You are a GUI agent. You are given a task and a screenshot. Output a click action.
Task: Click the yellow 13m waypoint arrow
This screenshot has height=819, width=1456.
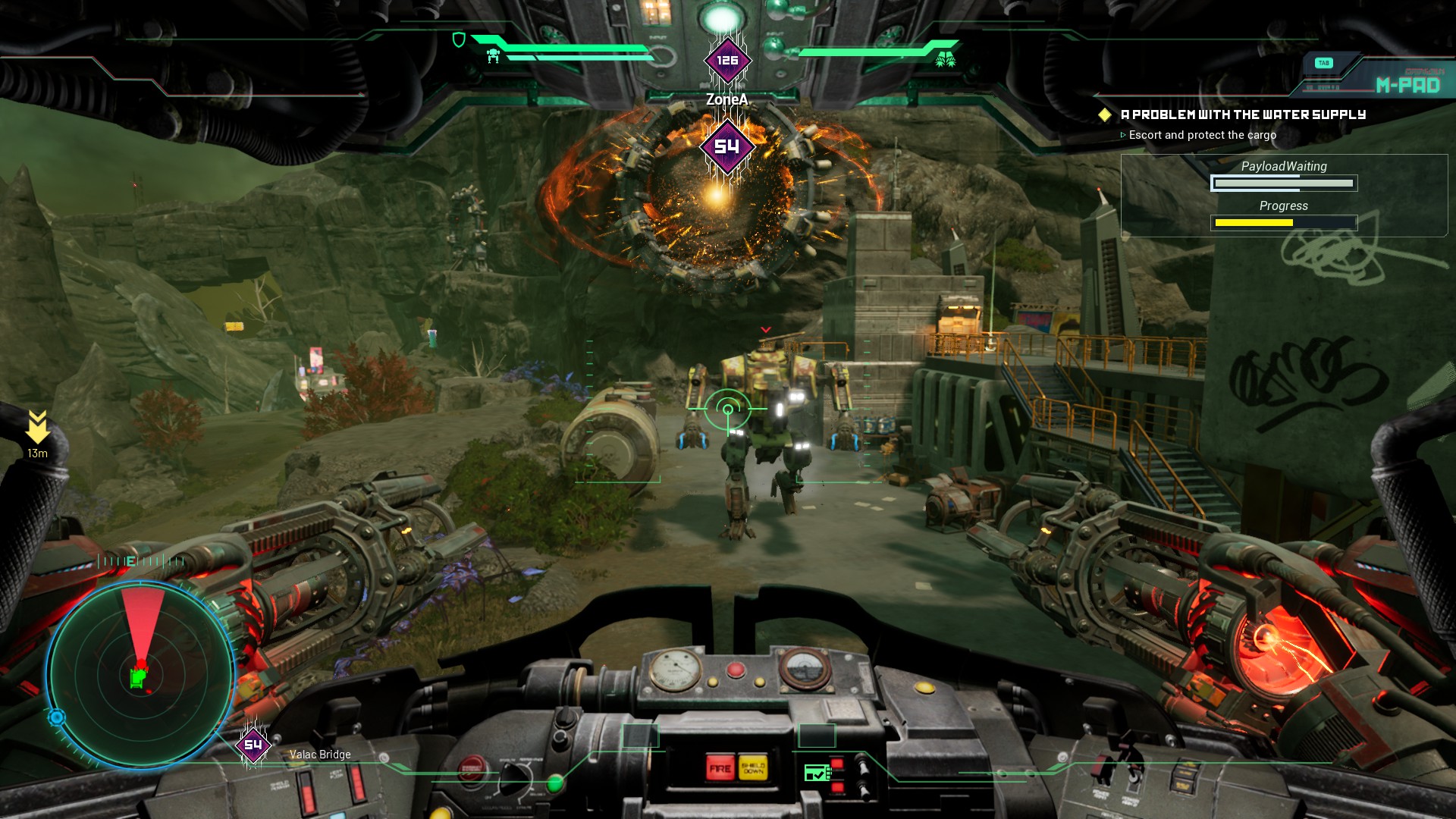coord(37,425)
